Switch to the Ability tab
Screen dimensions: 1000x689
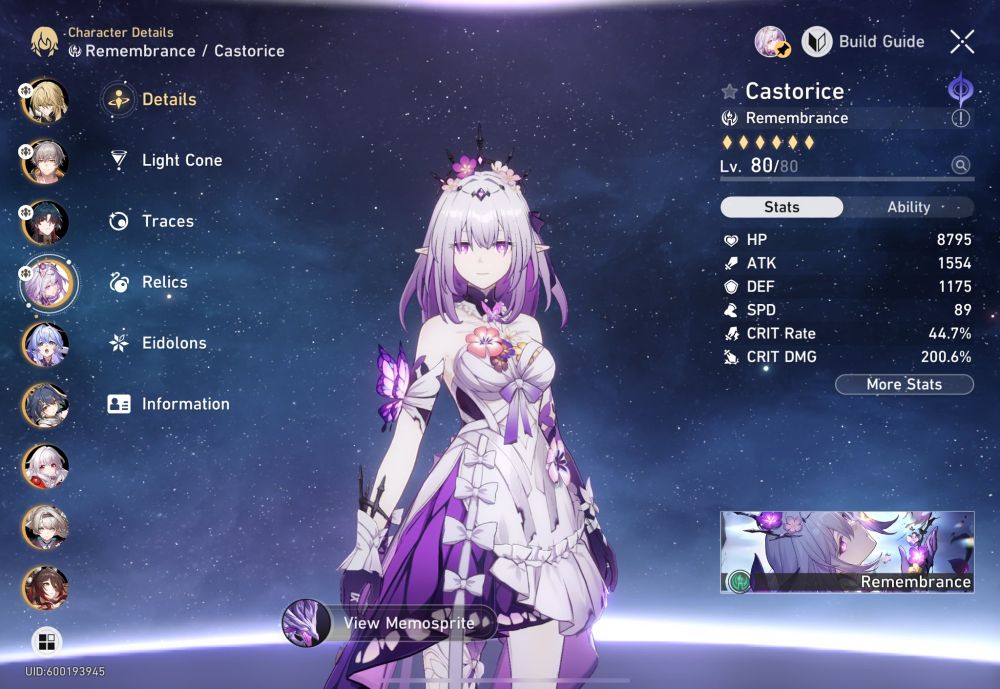point(908,207)
